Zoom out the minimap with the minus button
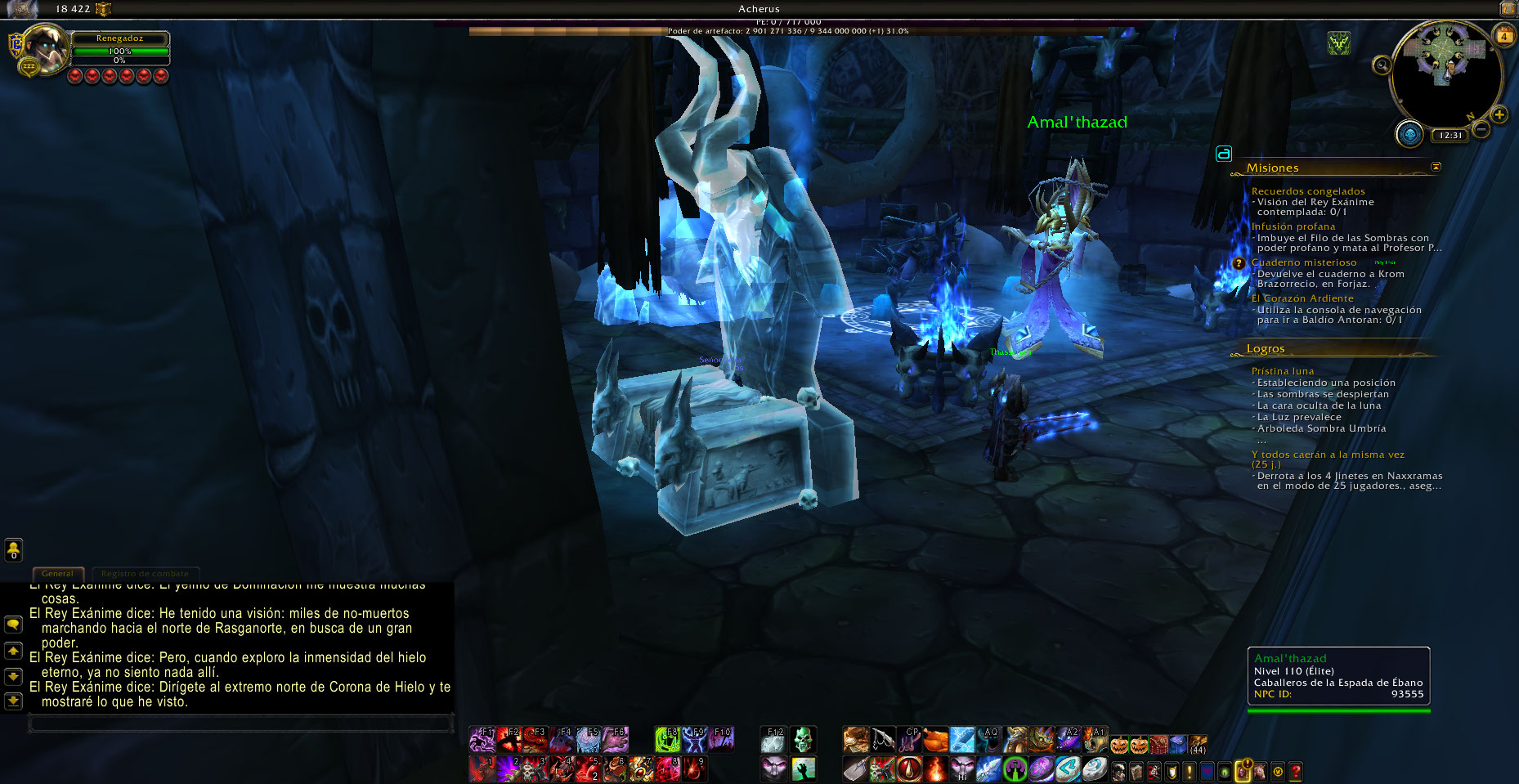The width and height of the screenshot is (1519, 784). pyautogui.click(x=1481, y=129)
